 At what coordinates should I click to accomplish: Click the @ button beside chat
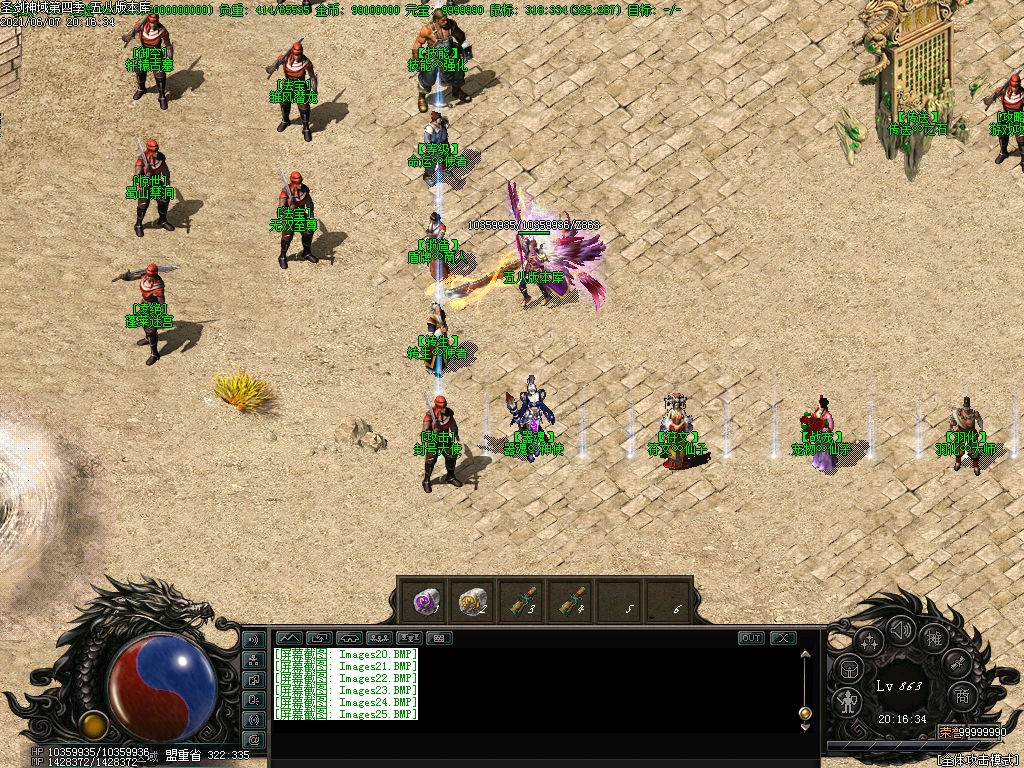[254, 739]
